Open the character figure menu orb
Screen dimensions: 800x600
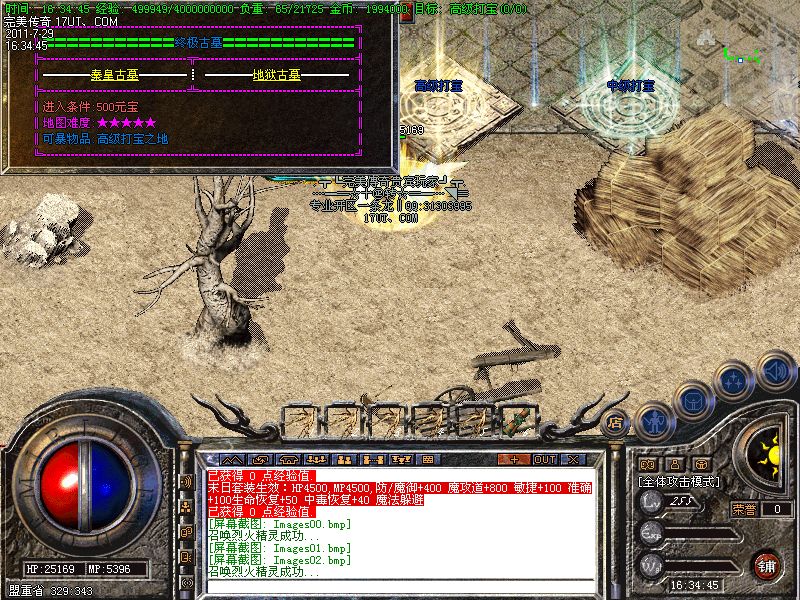[653, 421]
